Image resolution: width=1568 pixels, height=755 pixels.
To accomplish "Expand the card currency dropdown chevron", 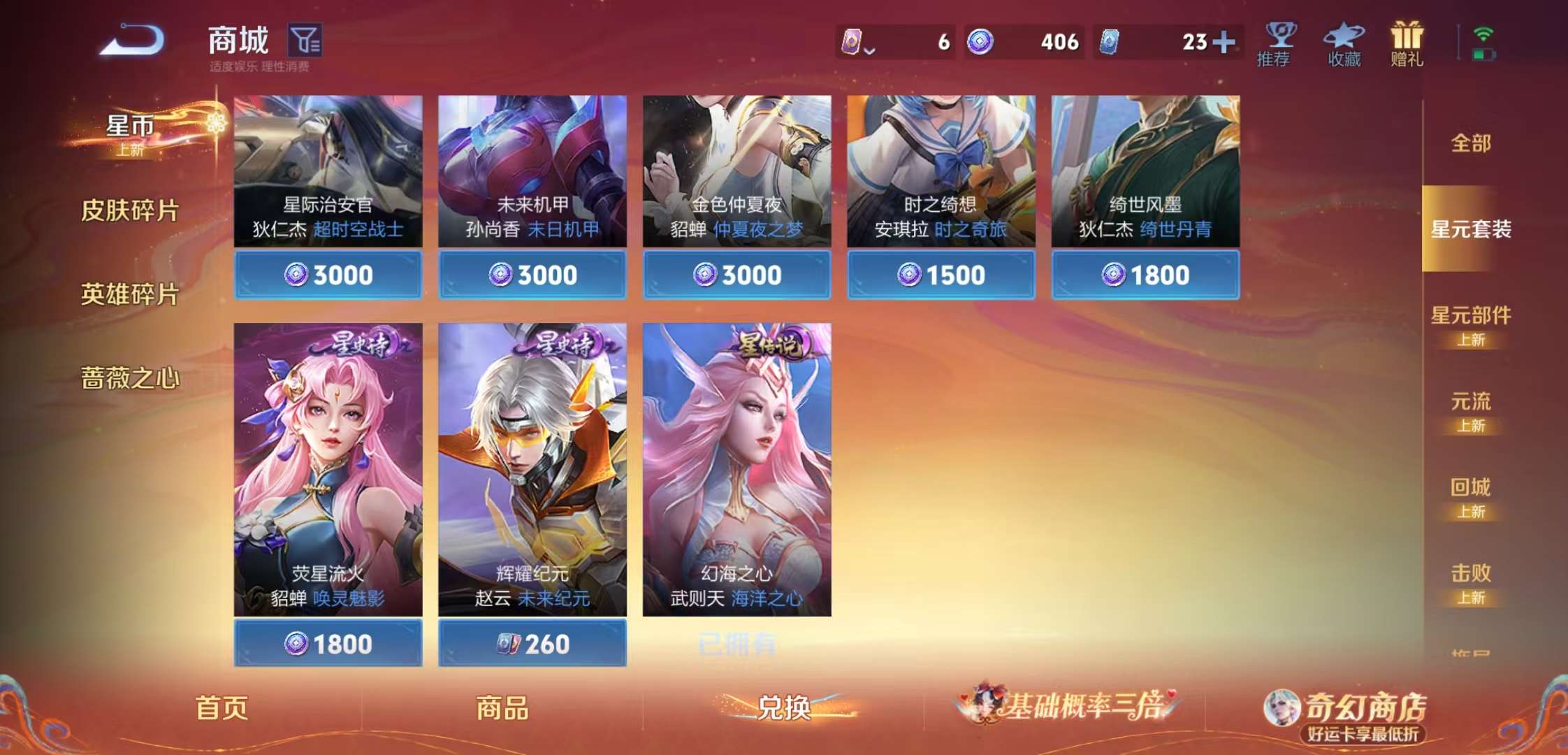I will [x=871, y=49].
